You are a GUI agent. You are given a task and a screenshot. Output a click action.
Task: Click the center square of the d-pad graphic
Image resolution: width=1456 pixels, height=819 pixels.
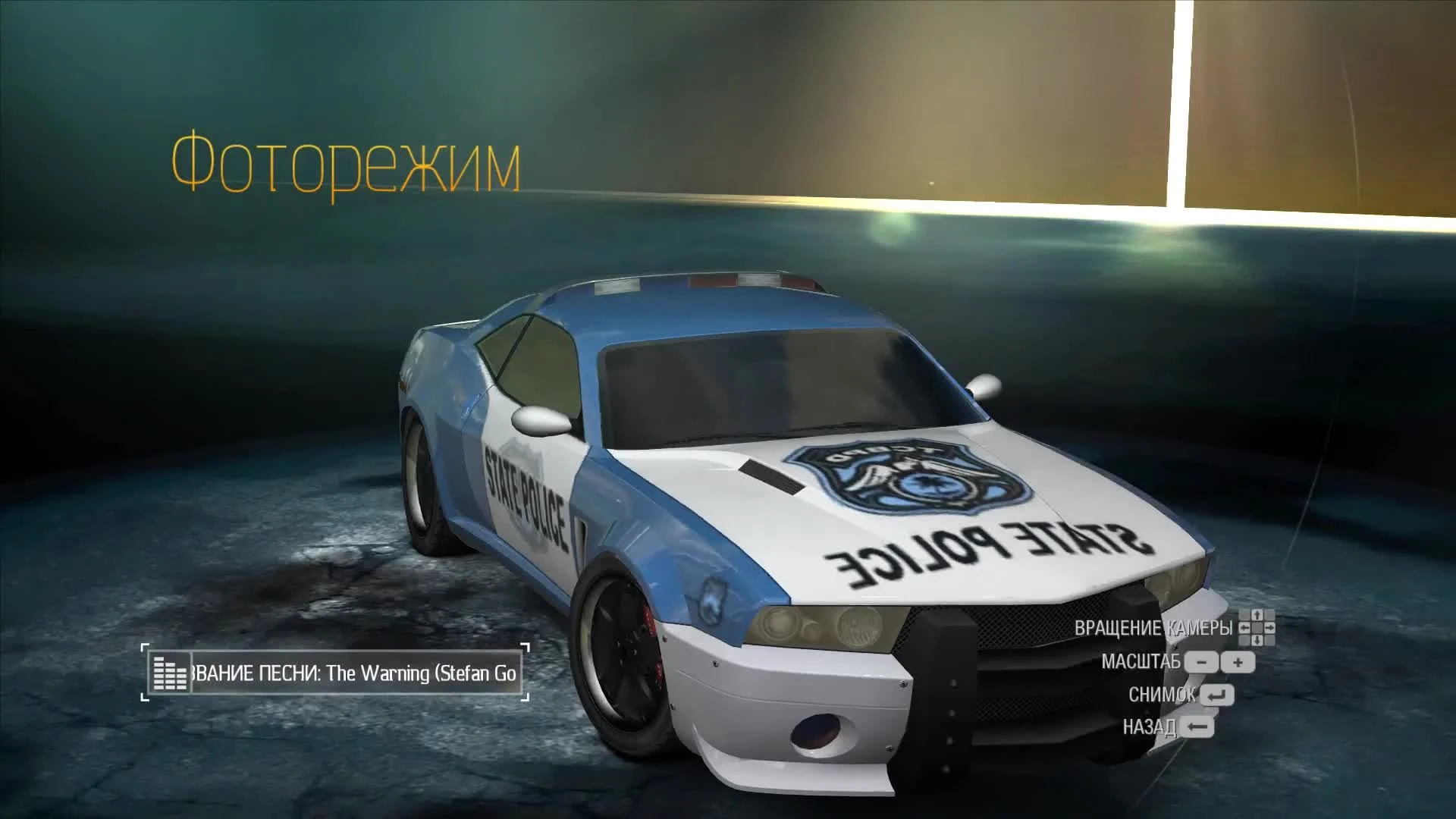[x=1257, y=628]
